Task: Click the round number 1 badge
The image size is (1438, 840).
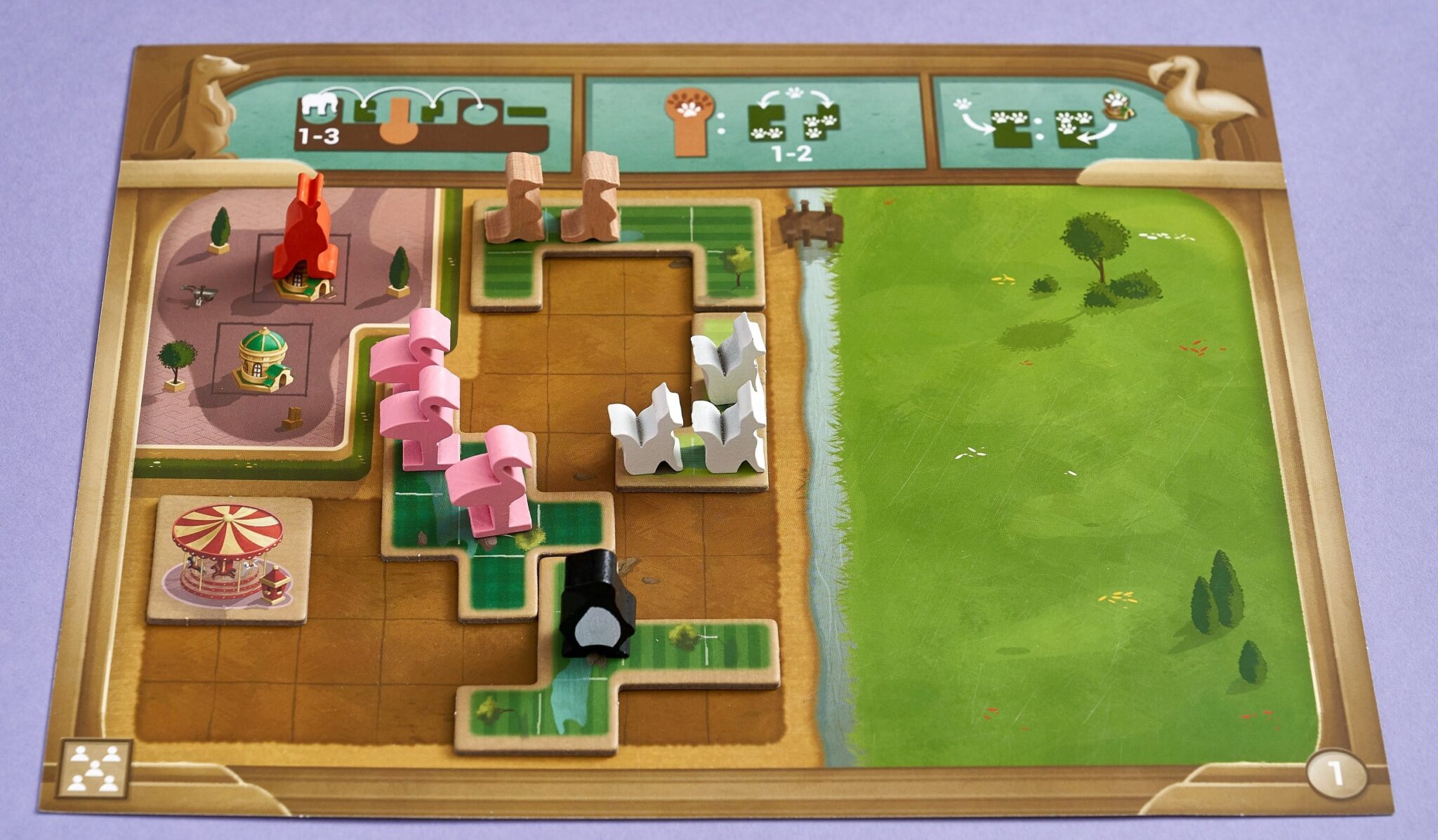Action: point(1336,775)
